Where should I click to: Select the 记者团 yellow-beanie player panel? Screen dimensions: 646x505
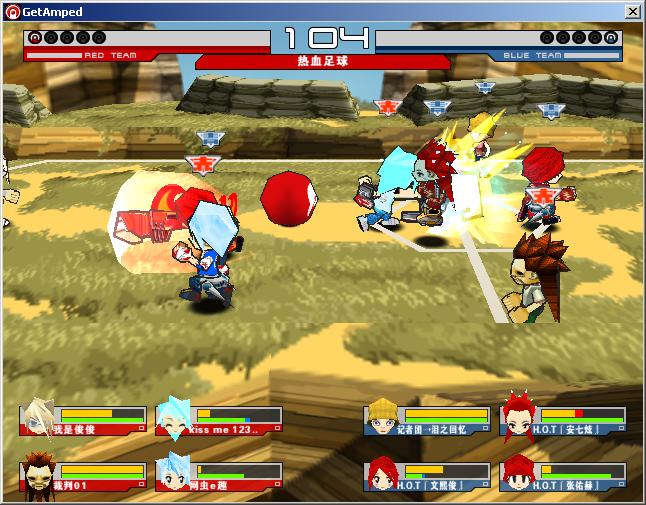427,420
